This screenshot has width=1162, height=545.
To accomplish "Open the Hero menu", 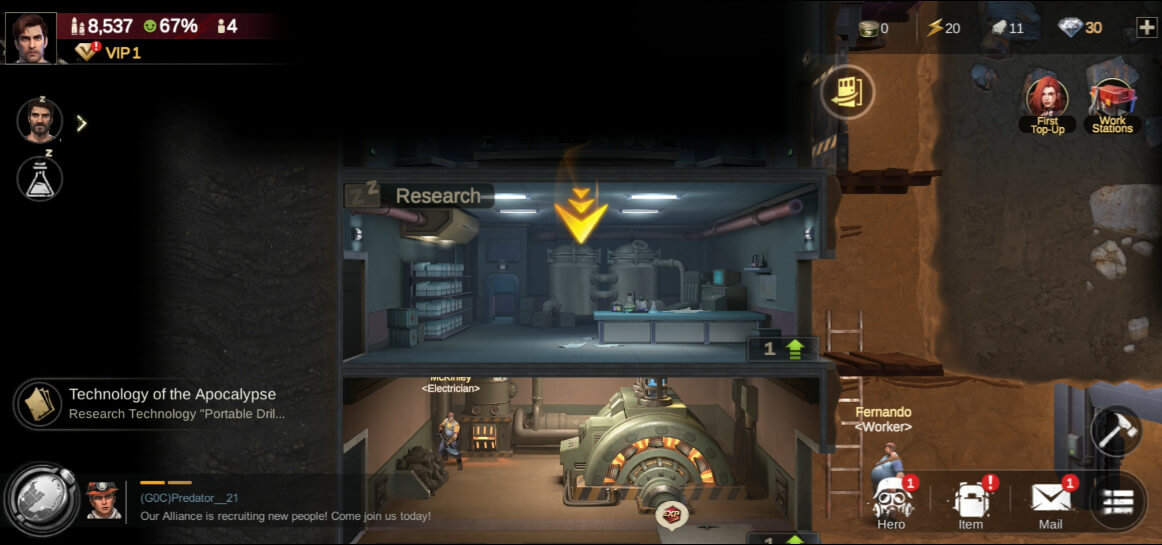I will click(891, 503).
